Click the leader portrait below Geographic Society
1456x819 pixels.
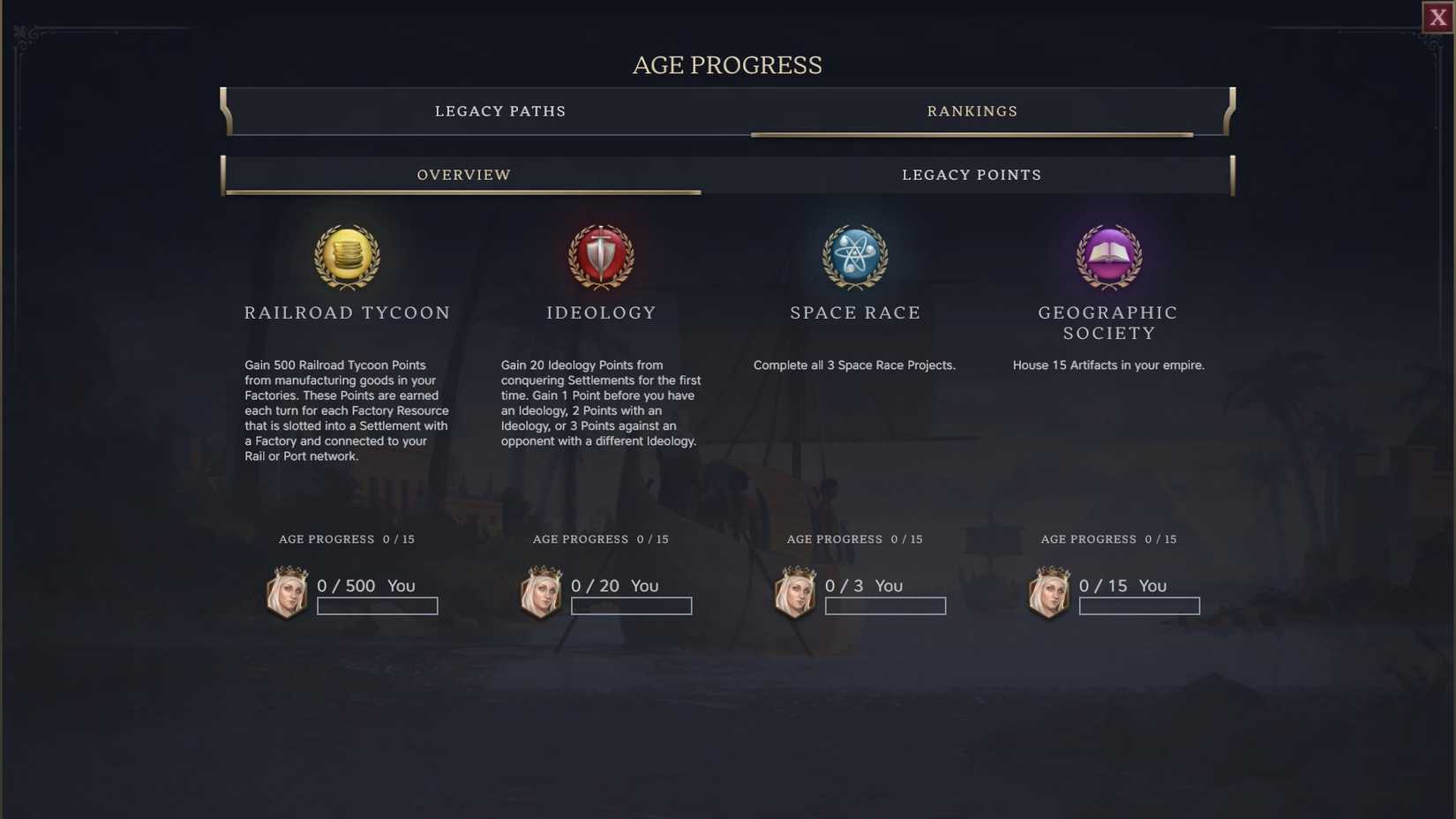(x=1048, y=592)
